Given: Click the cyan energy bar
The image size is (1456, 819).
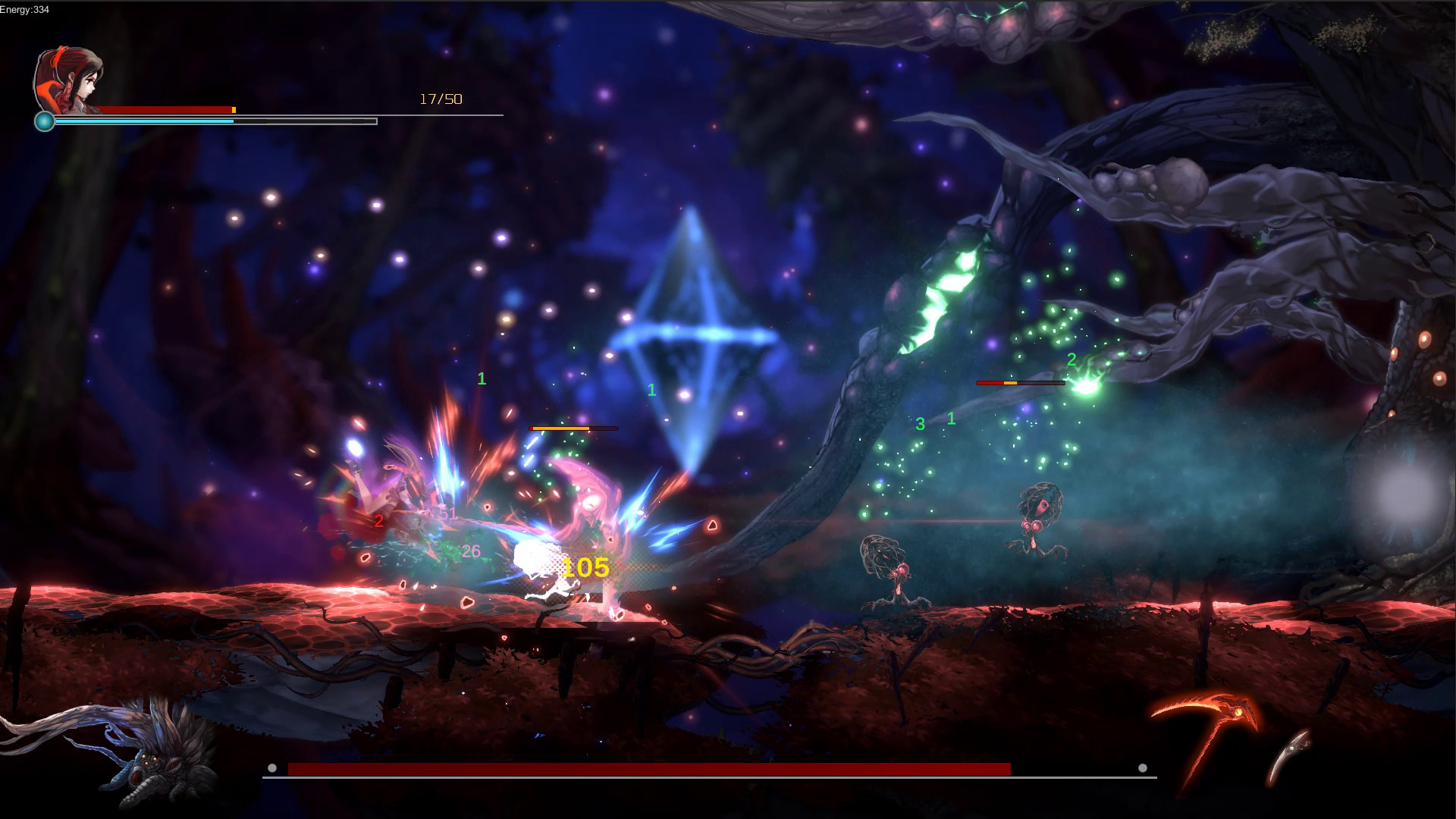Looking at the screenshot, I should [x=144, y=120].
